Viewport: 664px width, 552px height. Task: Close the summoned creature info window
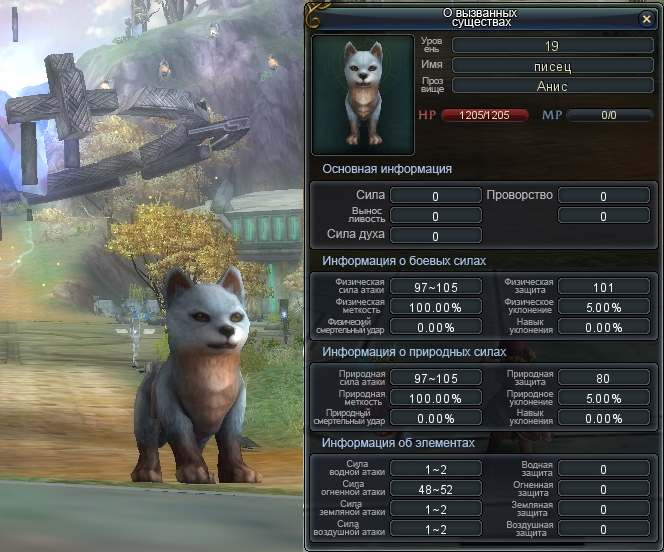coord(646,19)
